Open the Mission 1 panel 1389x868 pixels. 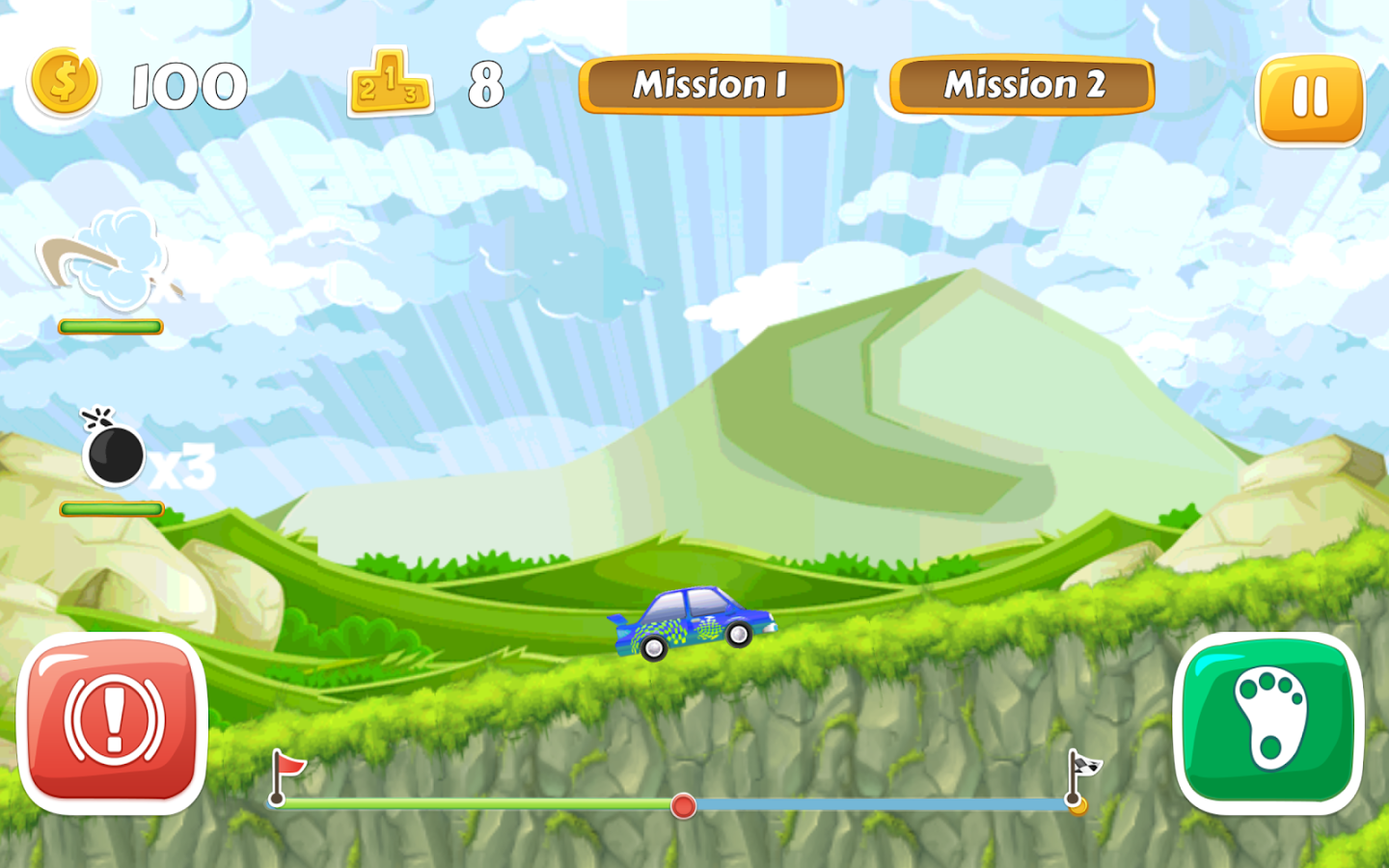coord(711,85)
